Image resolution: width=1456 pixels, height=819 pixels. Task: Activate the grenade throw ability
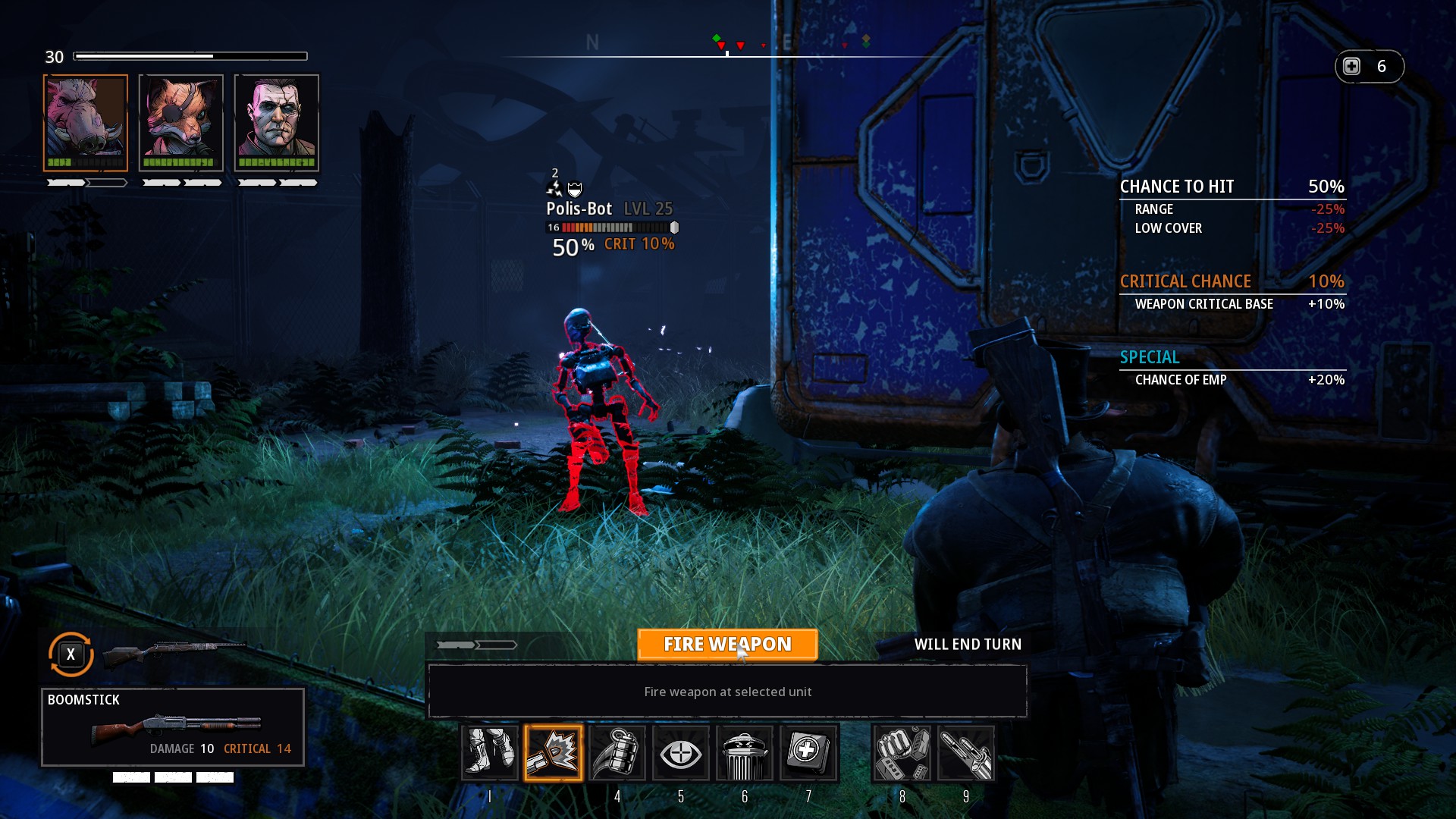tap(617, 753)
